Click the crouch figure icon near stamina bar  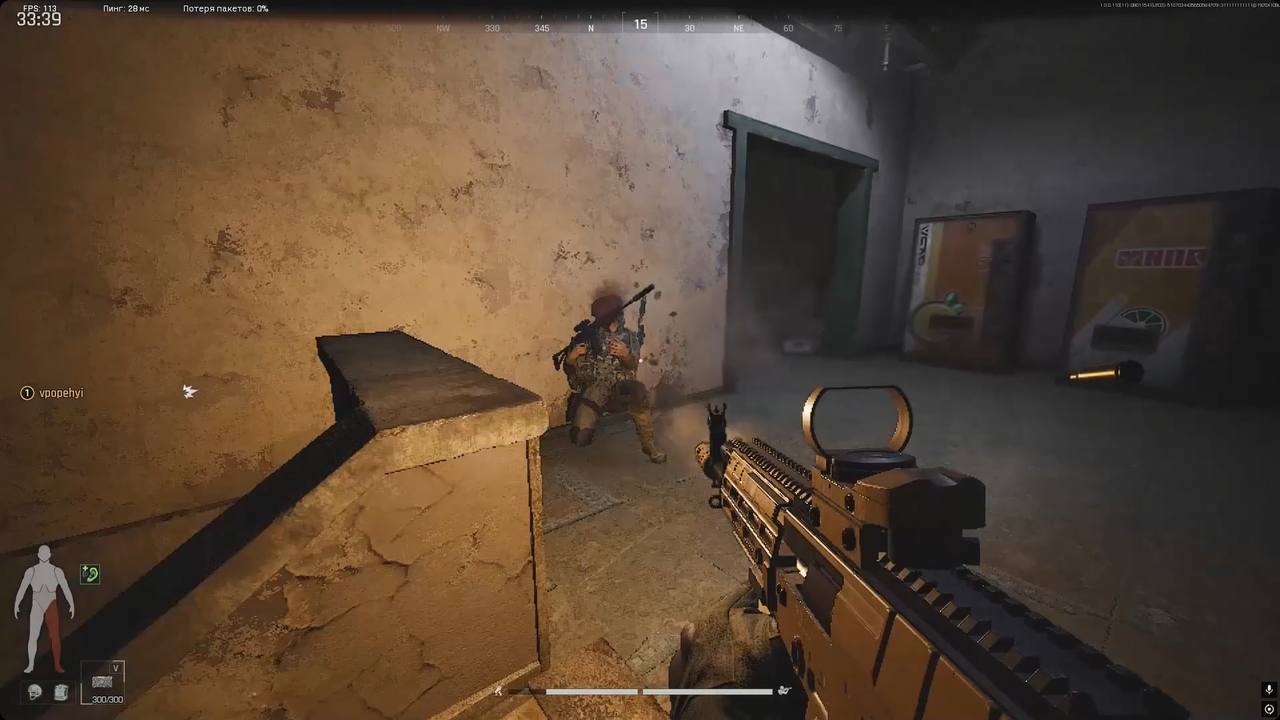[x=784, y=691]
